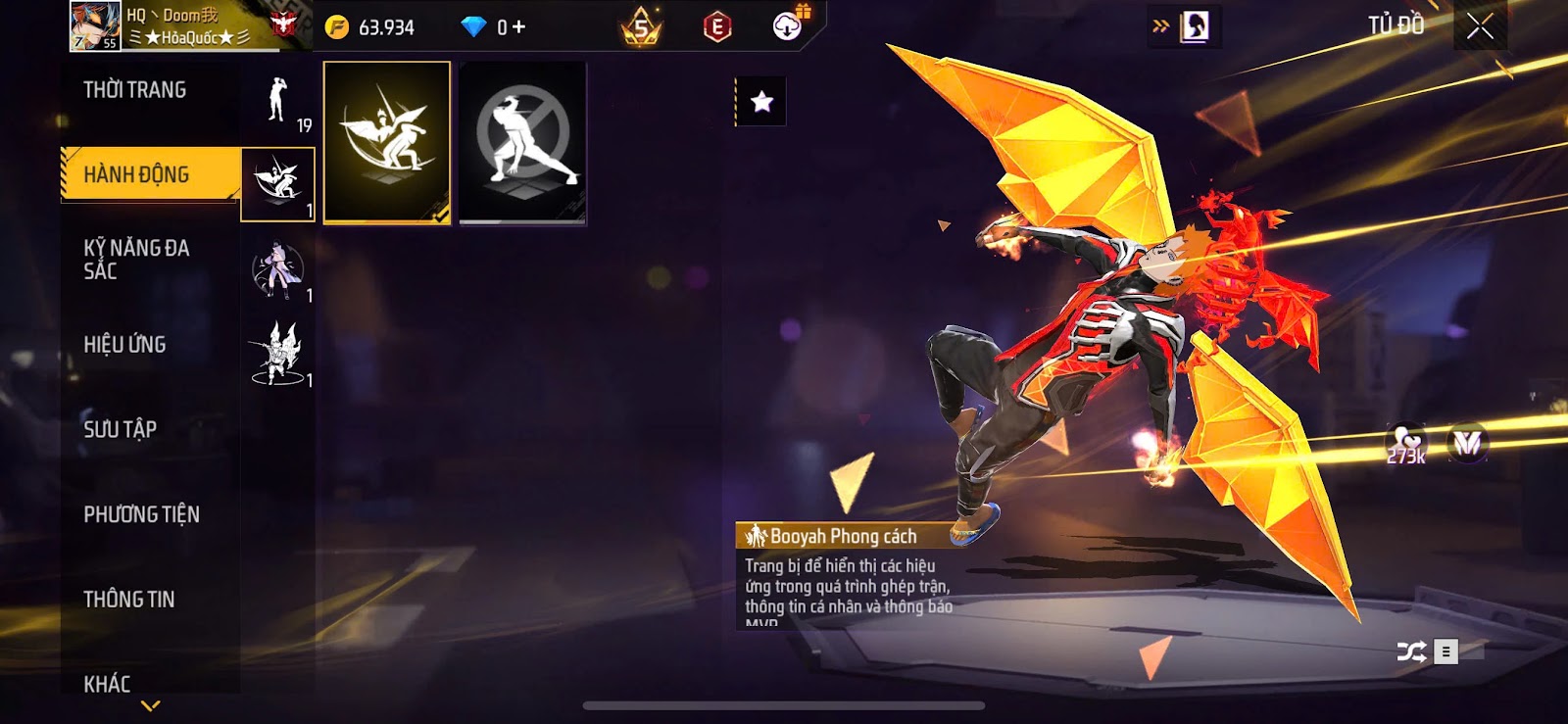This screenshot has height=724, width=1568.
Task: Open the Thông Tin section
Action: [x=129, y=600]
